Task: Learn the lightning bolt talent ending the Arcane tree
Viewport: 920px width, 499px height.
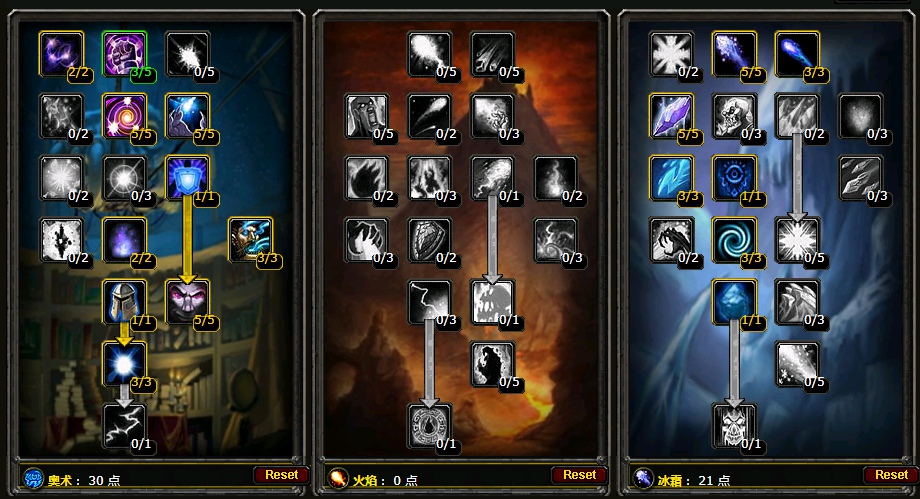Action: (124, 425)
